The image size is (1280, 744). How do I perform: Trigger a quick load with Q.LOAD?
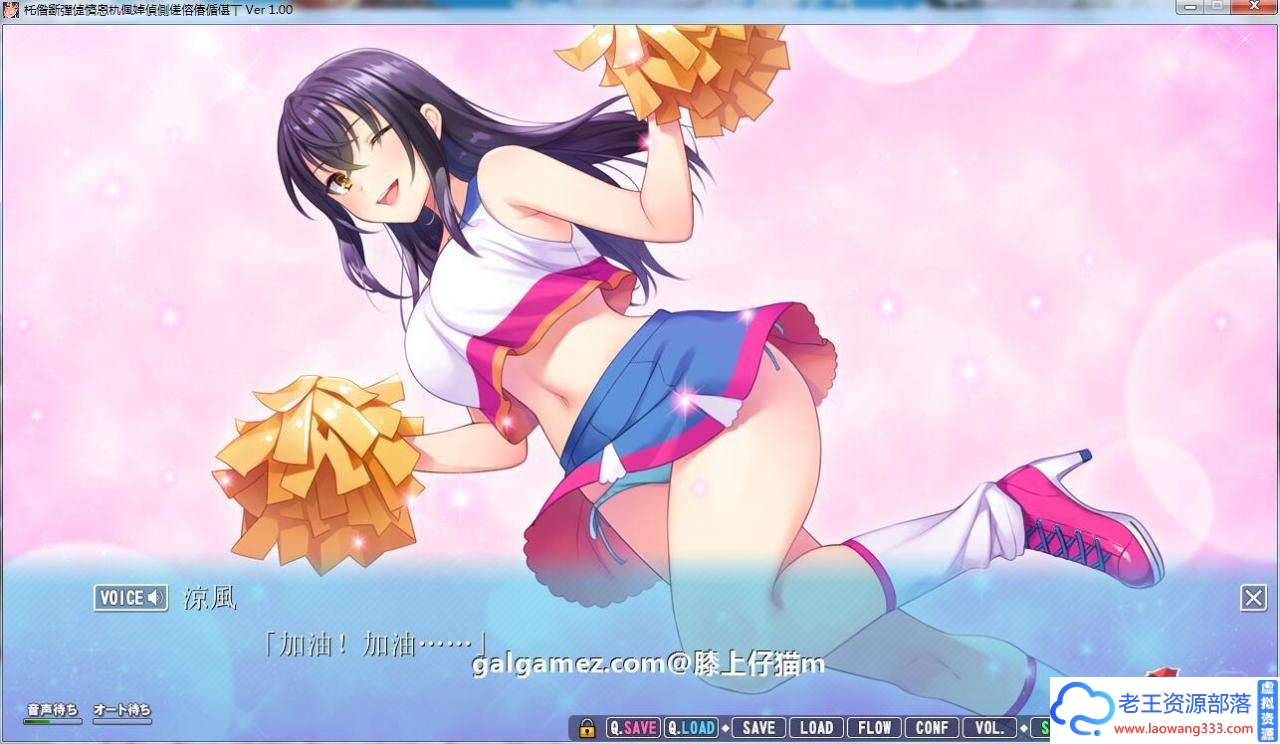pos(691,727)
